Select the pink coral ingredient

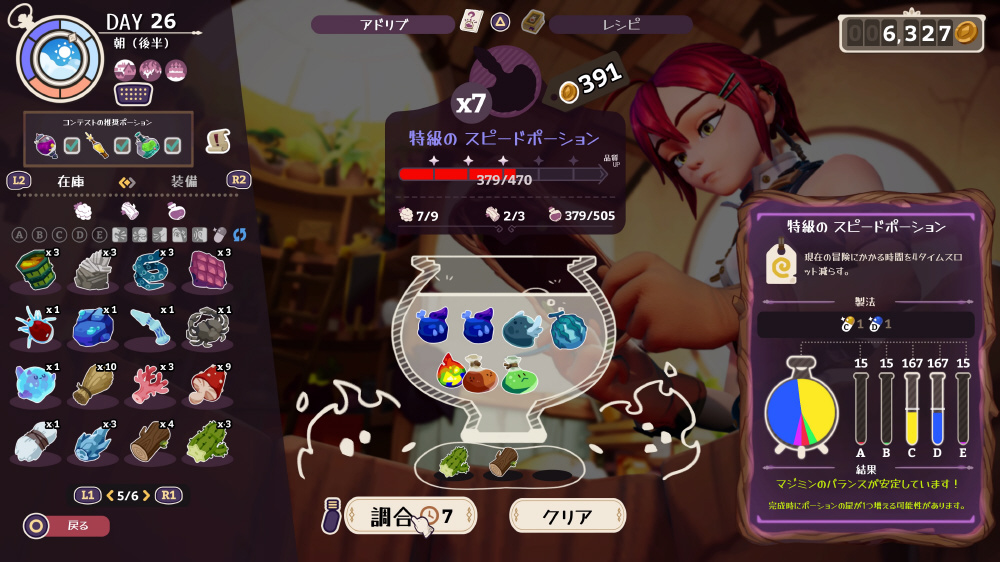150,384
